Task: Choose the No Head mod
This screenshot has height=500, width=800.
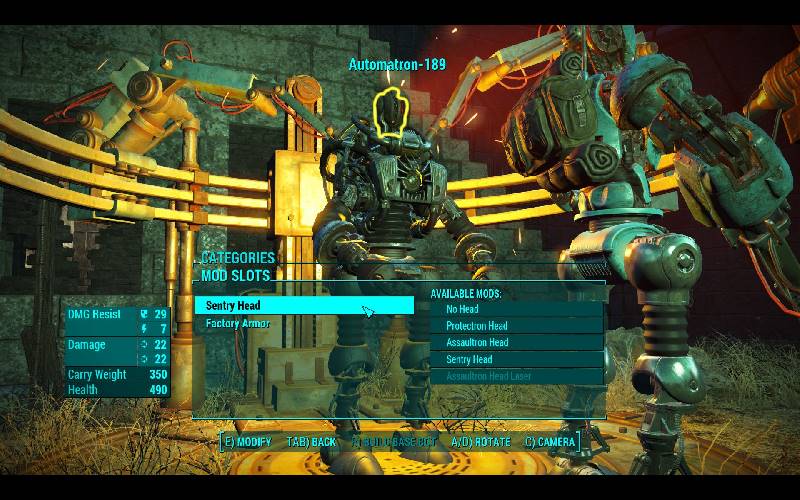Action: (516, 310)
